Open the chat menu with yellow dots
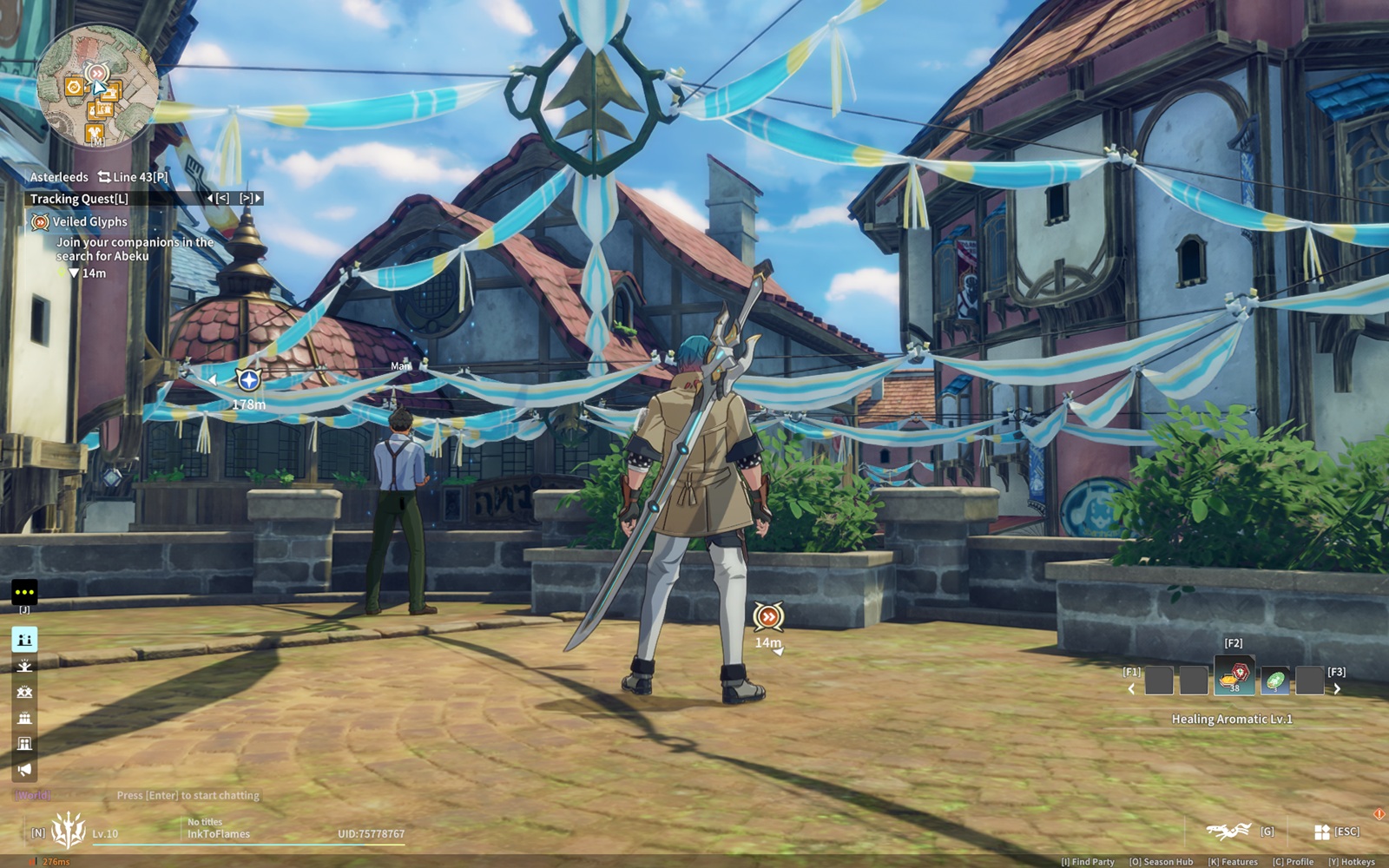Viewport: 1389px width, 868px height. coord(24,593)
